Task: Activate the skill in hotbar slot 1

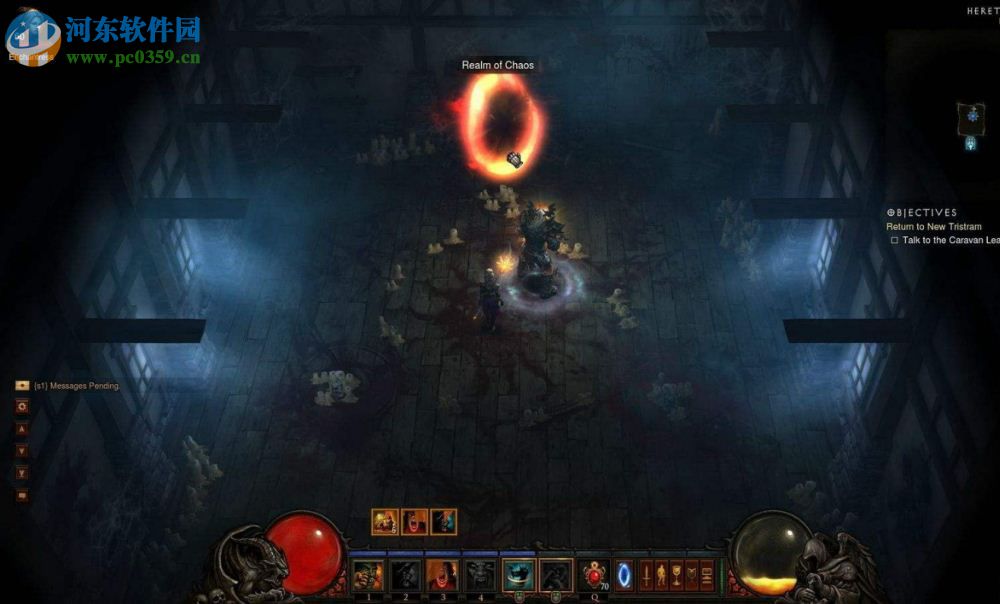Action: (x=367, y=575)
